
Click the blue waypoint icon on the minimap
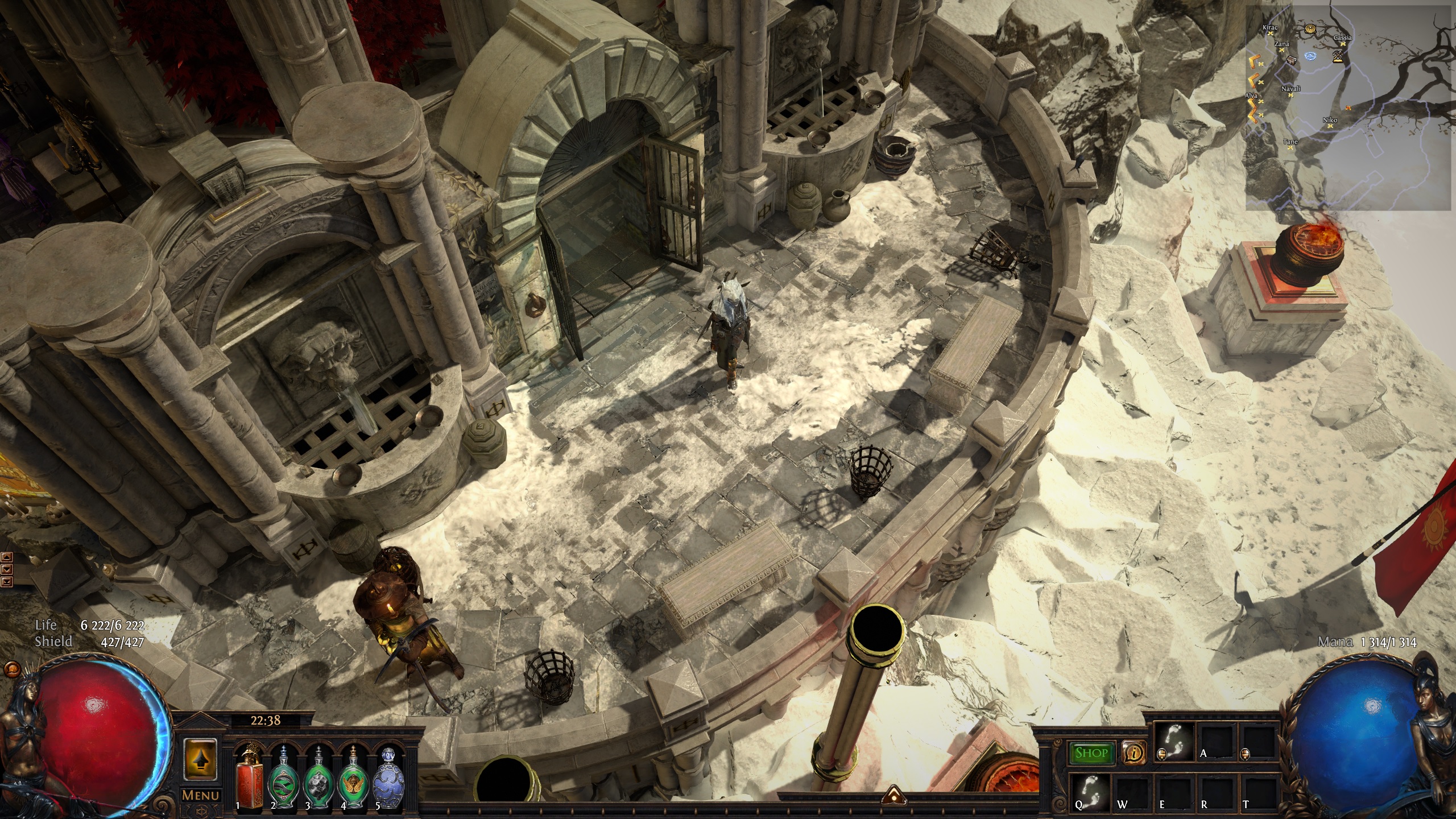(1312, 56)
